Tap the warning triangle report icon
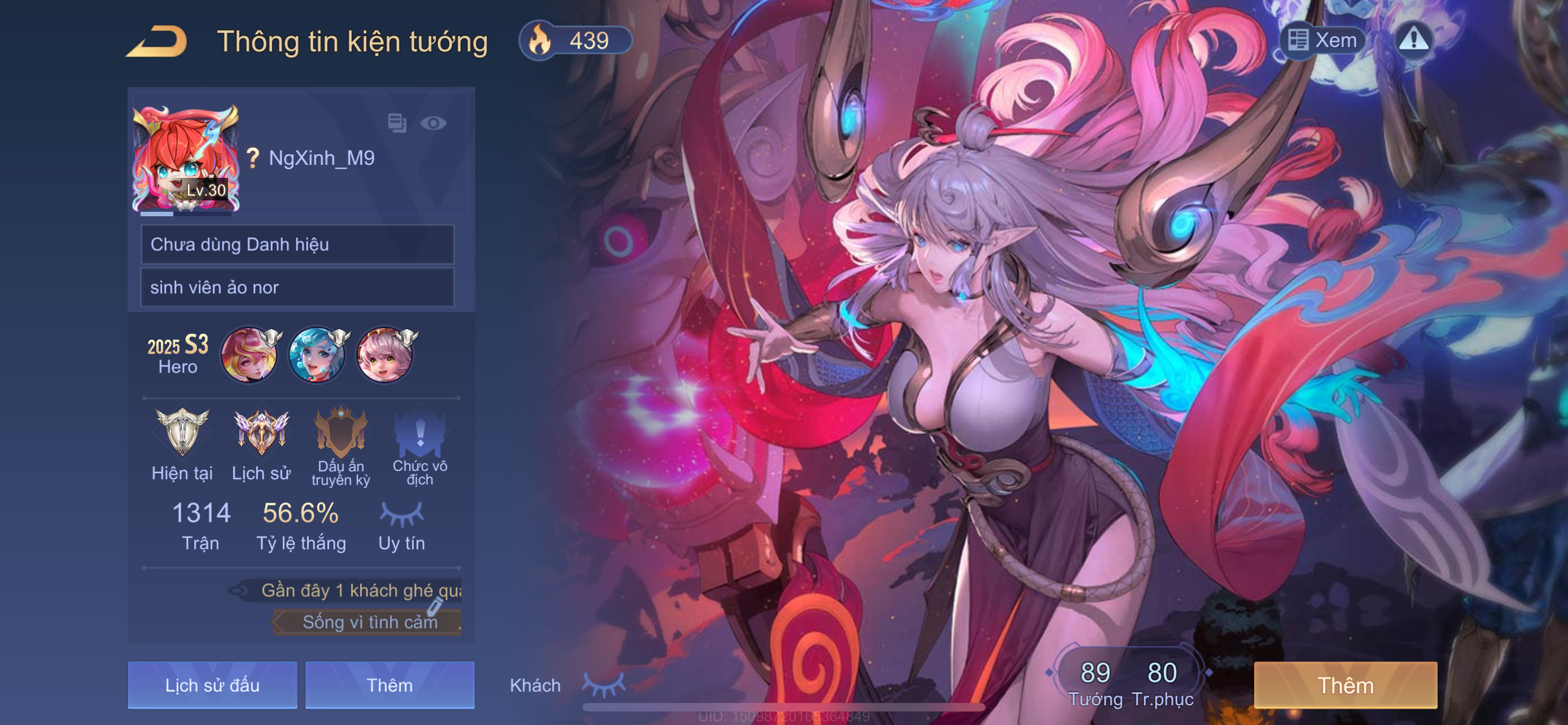This screenshot has width=1568, height=725. point(1413,40)
